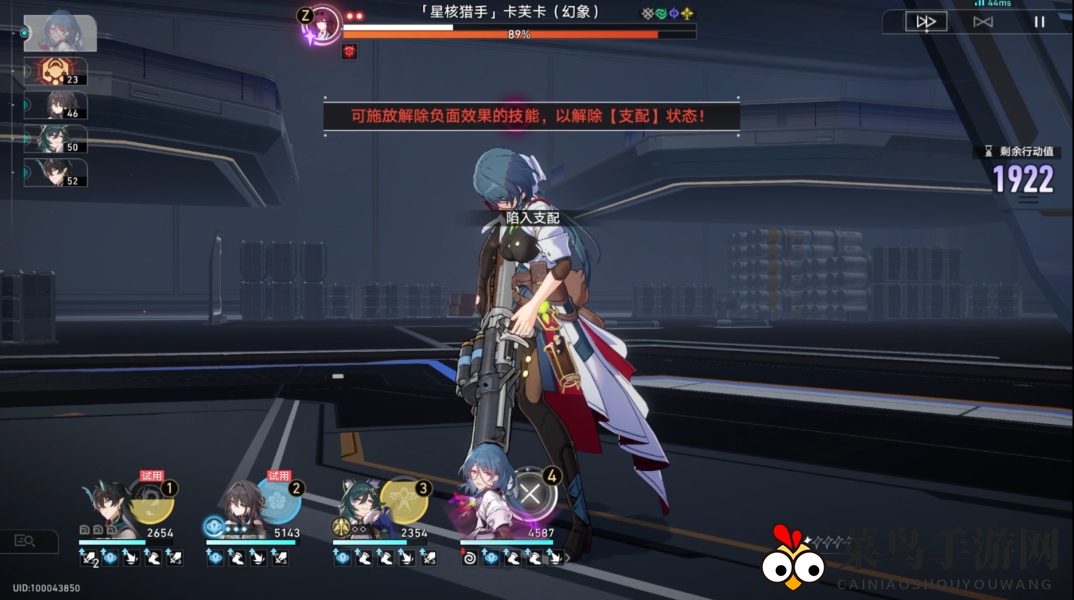Enable auto-battle mode
The height and width of the screenshot is (600, 1074).
983,21
